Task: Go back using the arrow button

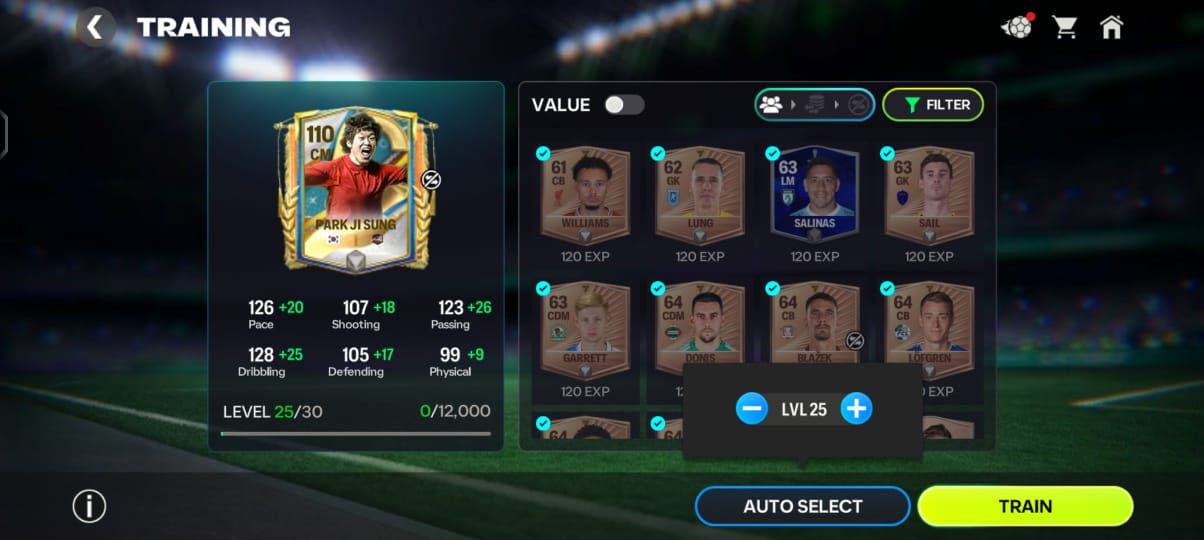Action: point(95,27)
